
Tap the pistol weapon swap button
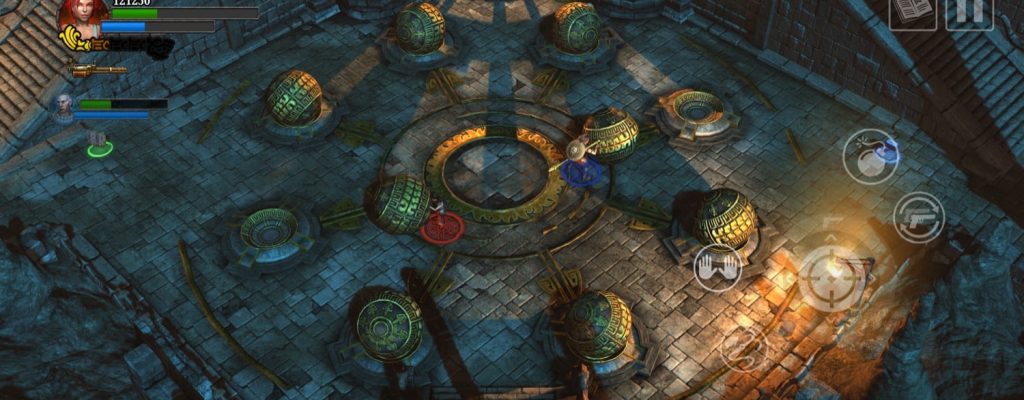919,217
